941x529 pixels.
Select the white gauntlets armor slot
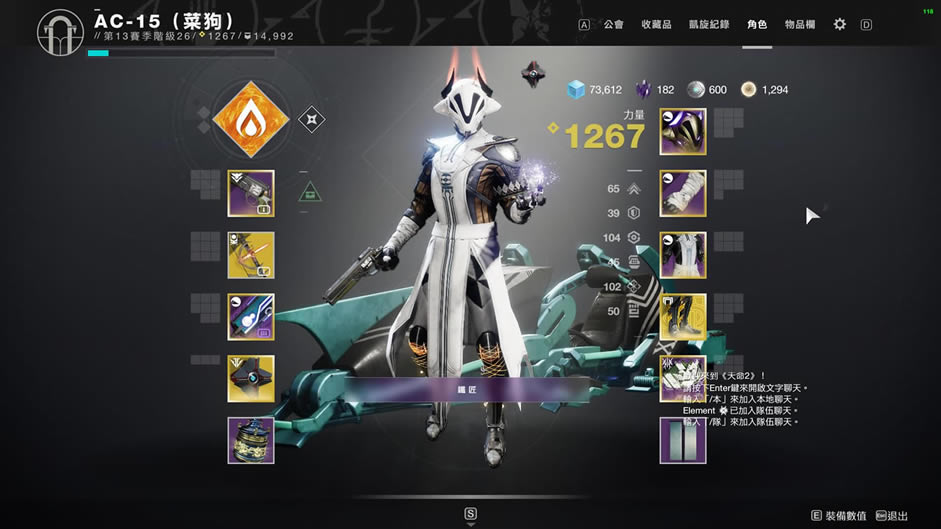pos(683,193)
